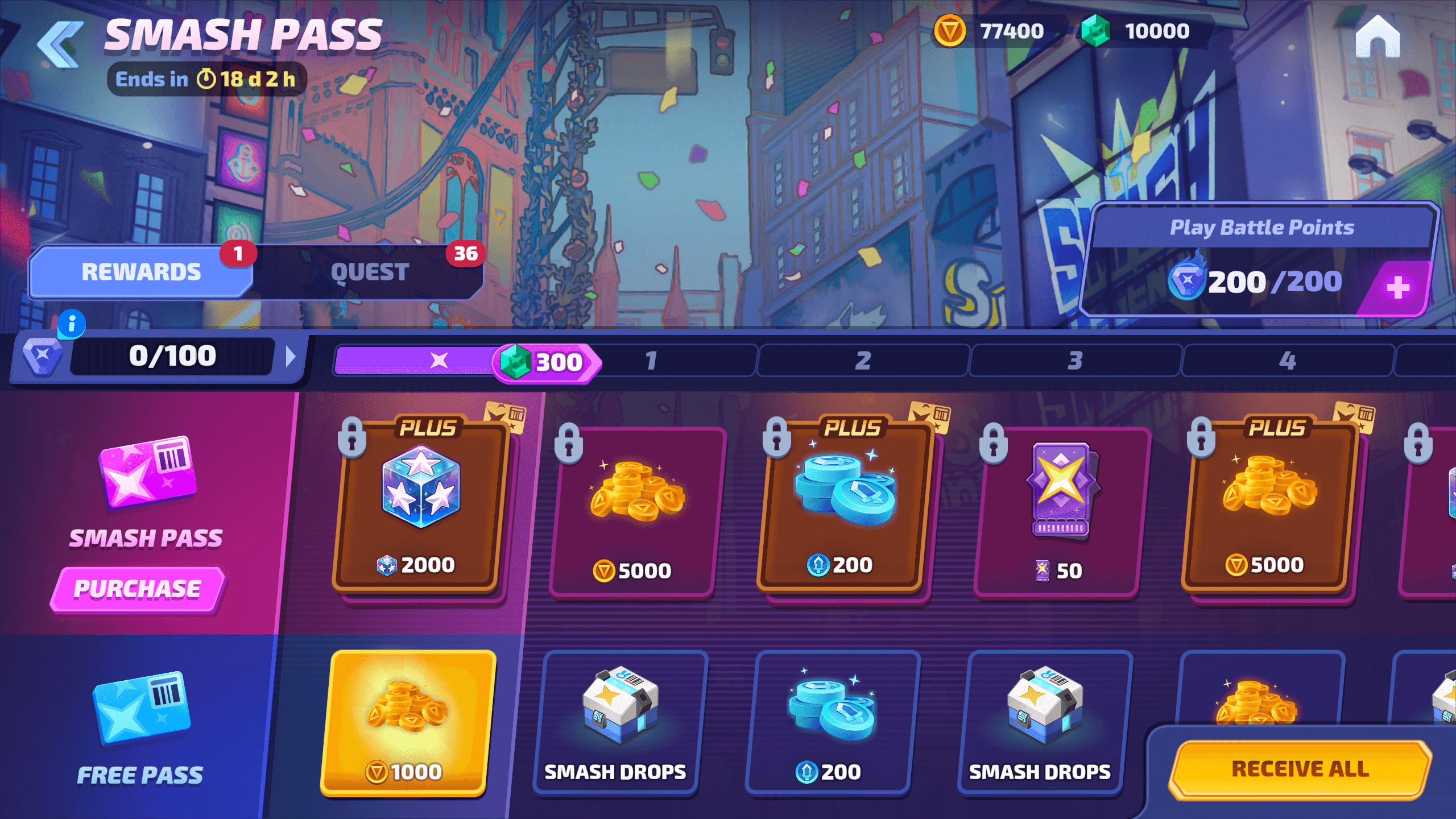Select the Rewards tab
Viewport: 1456px width, 819px height.
point(141,272)
